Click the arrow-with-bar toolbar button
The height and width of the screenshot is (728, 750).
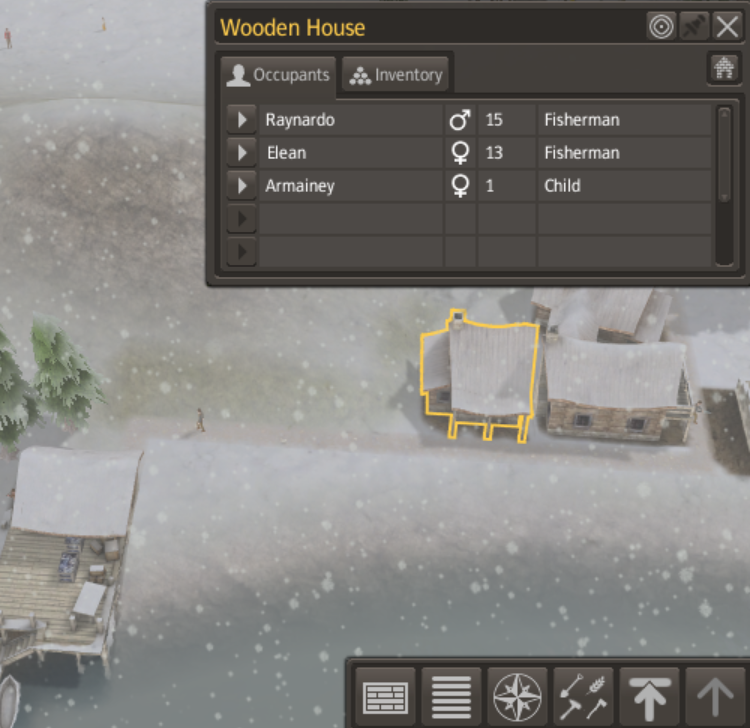point(648,695)
